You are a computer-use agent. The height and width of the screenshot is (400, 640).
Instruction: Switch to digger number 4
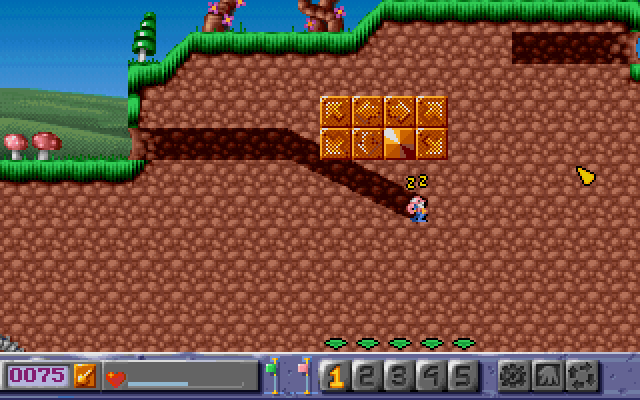[431, 376]
